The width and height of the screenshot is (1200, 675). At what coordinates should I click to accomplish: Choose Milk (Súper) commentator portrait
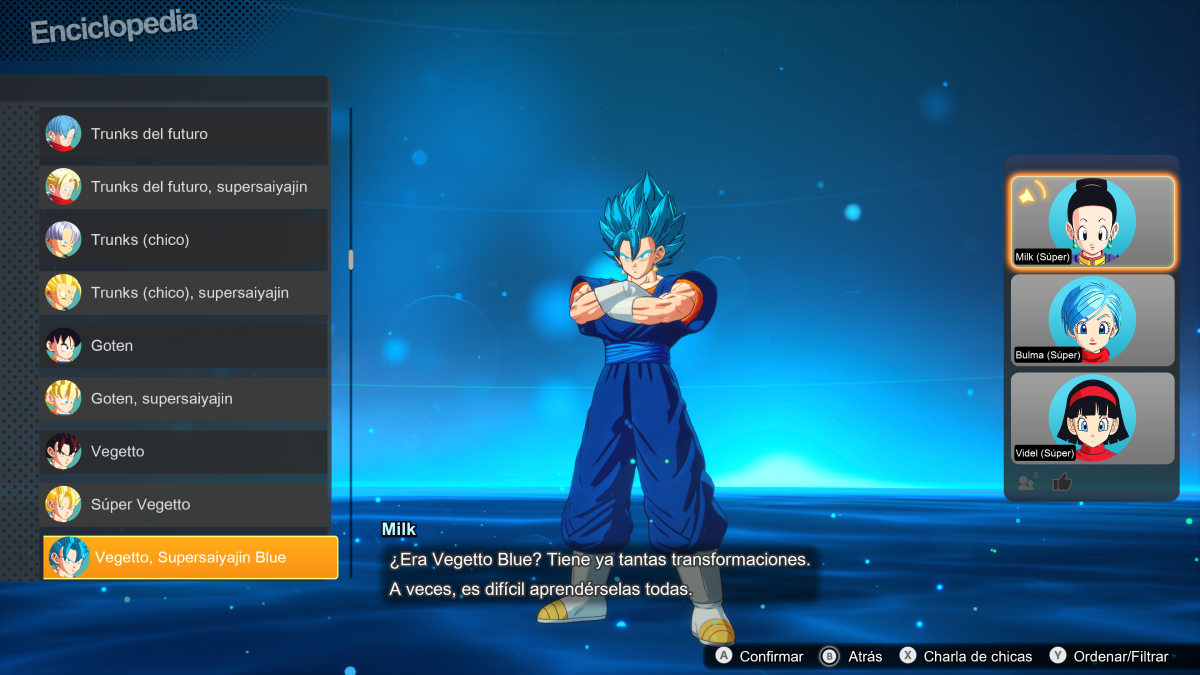[1092, 222]
